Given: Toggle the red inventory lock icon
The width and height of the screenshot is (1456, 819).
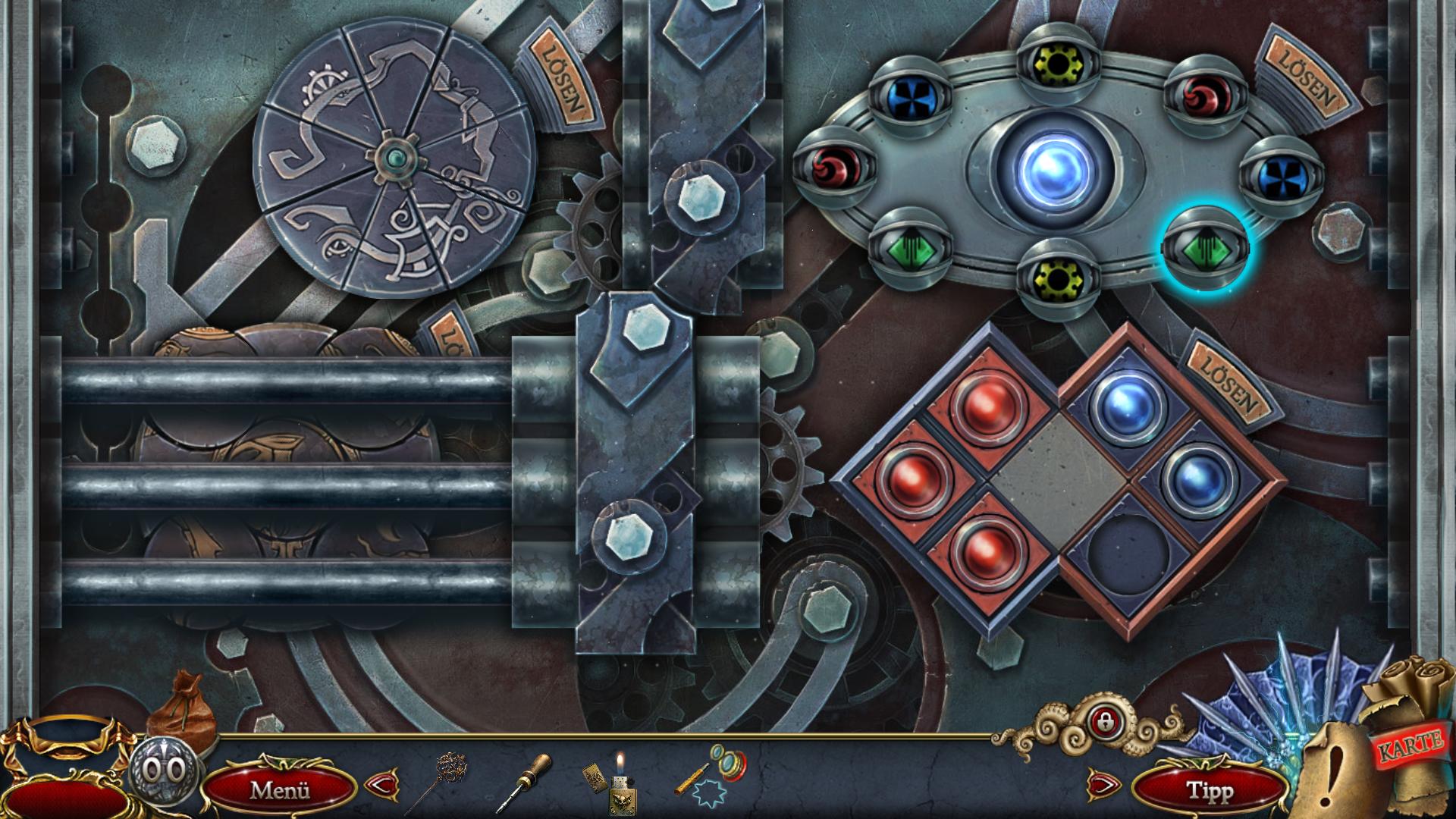Looking at the screenshot, I should 1101,720.
